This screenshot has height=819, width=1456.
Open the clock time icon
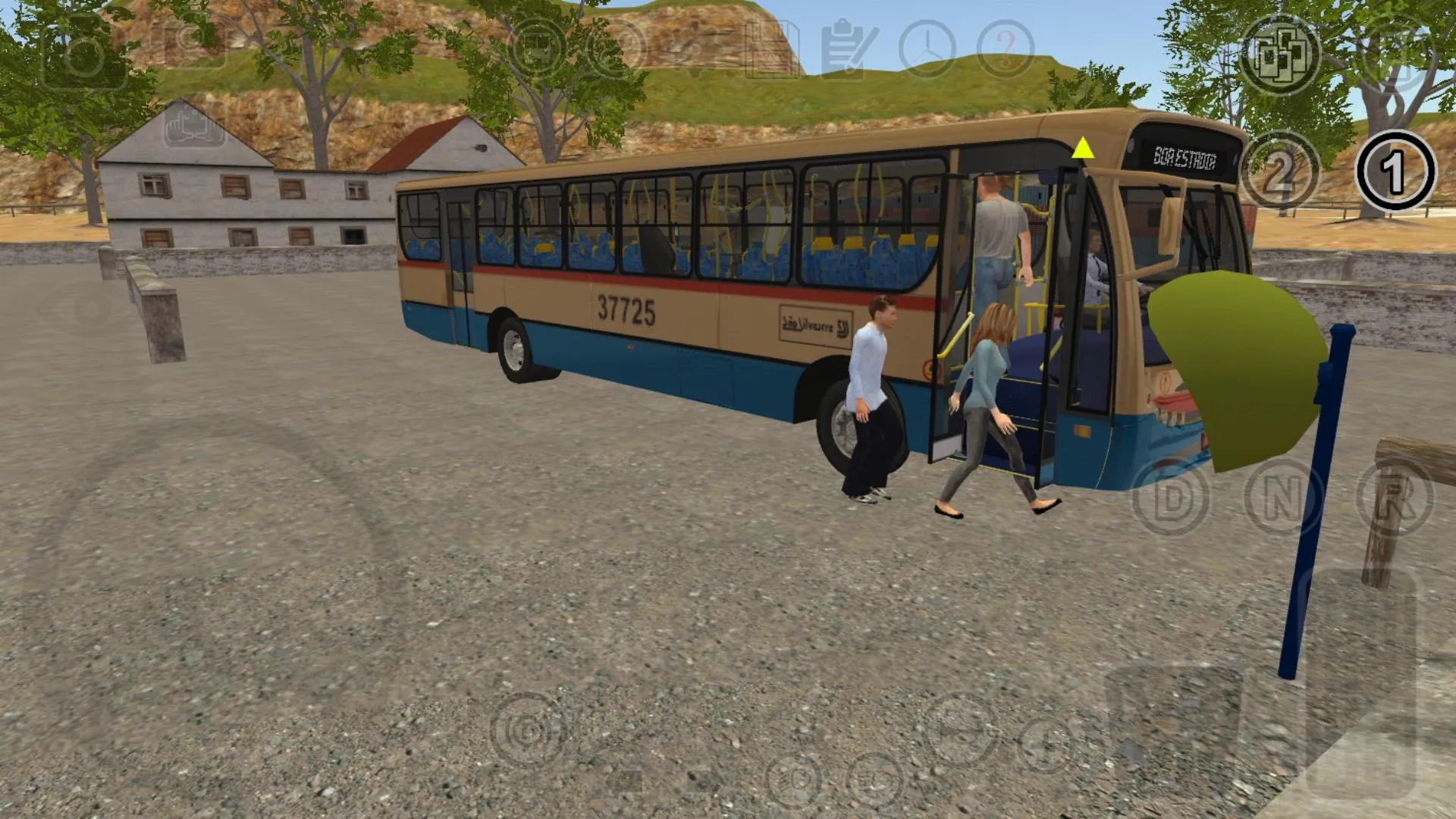[x=927, y=47]
